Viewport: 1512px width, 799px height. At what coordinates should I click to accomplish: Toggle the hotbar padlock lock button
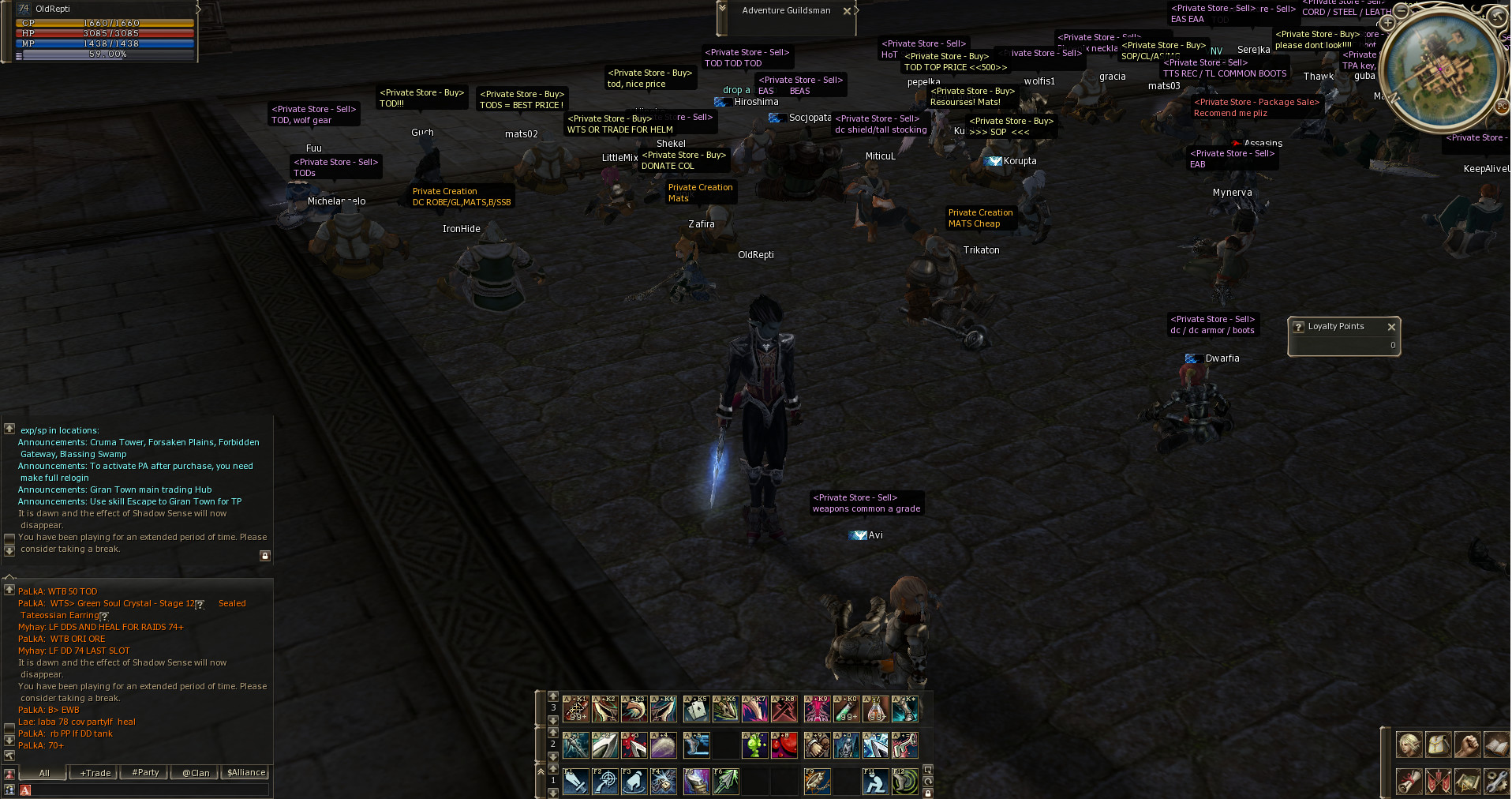pyautogui.click(x=928, y=793)
